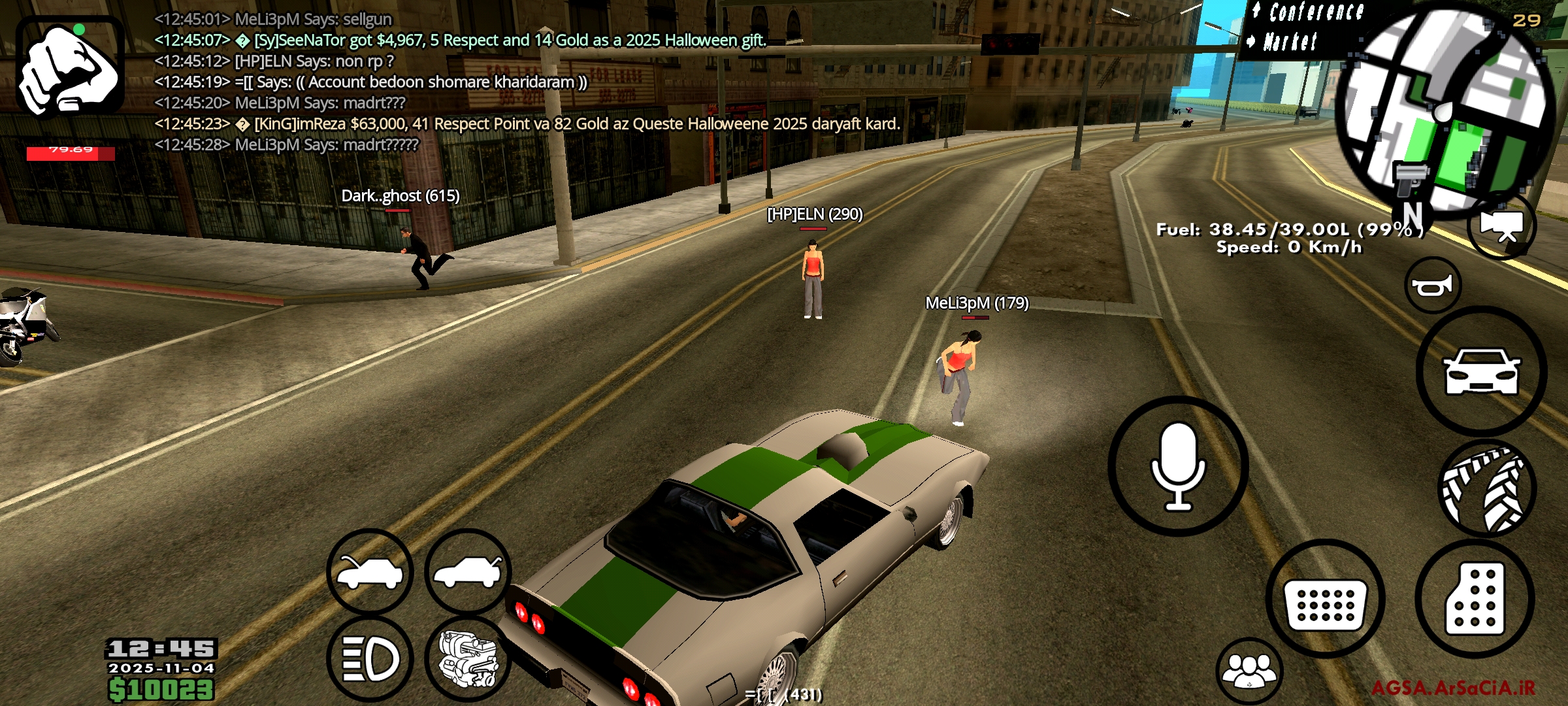The height and width of the screenshot is (706, 1568).
Task: Toggle the engine start button
Action: point(468,658)
